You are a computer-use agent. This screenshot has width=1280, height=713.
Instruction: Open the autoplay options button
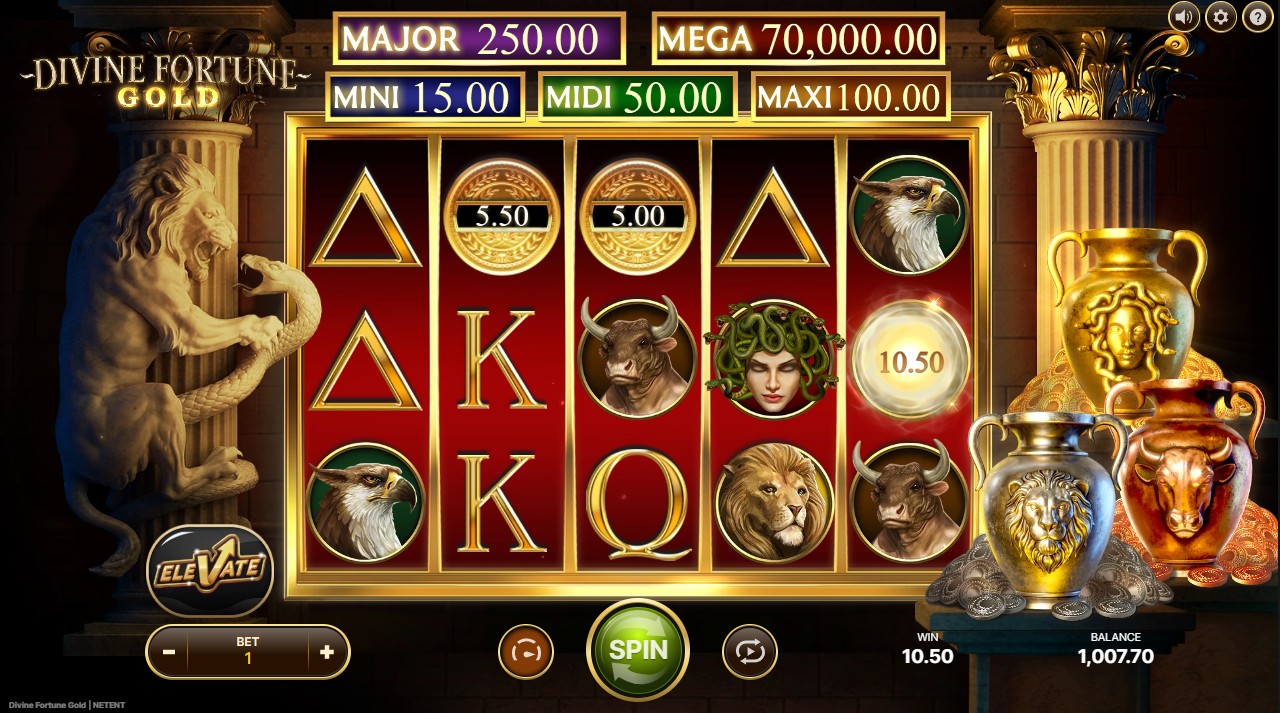tap(749, 652)
